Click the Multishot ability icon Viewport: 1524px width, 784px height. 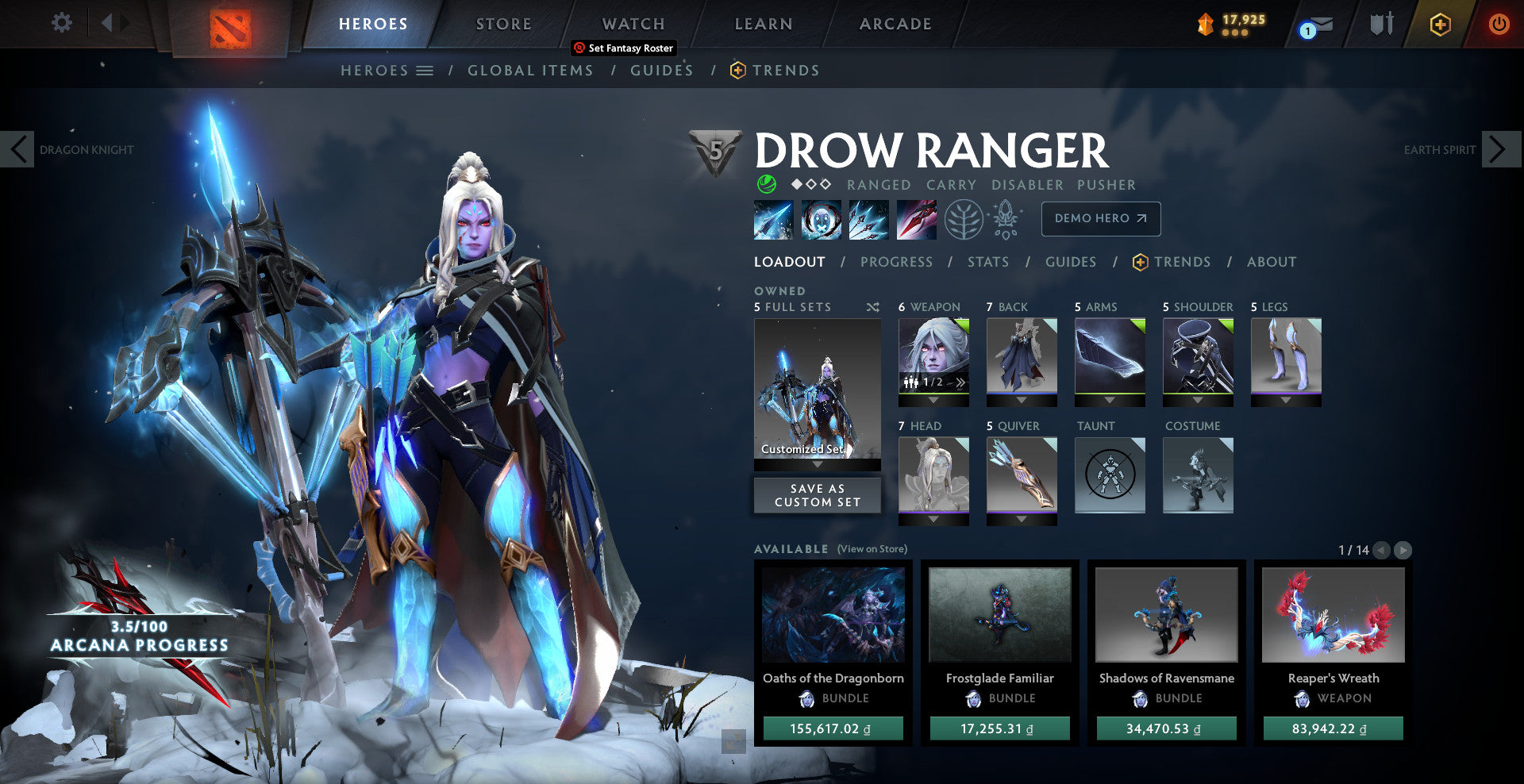point(868,220)
